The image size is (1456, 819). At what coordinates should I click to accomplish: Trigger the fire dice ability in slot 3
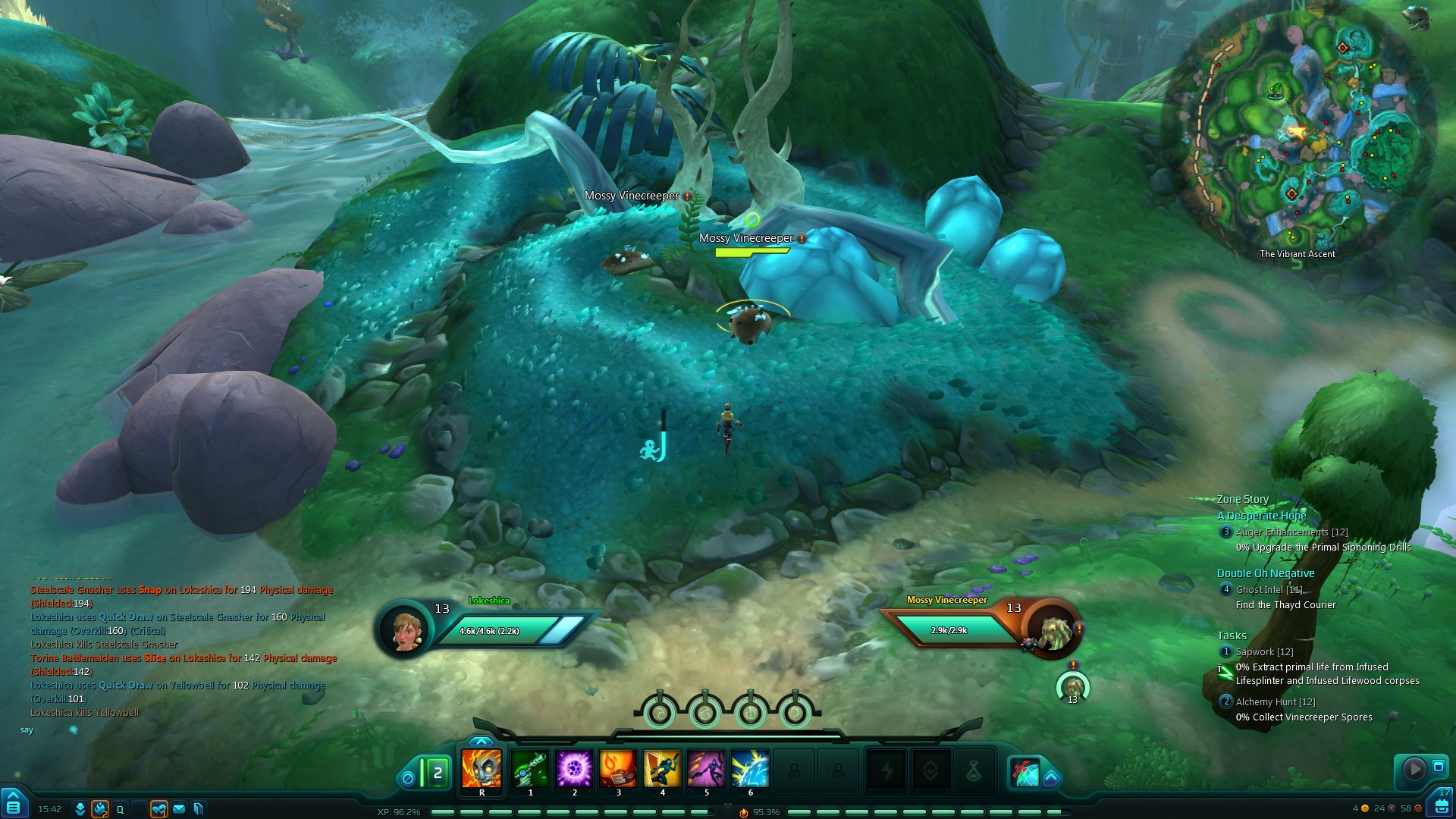[x=618, y=768]
